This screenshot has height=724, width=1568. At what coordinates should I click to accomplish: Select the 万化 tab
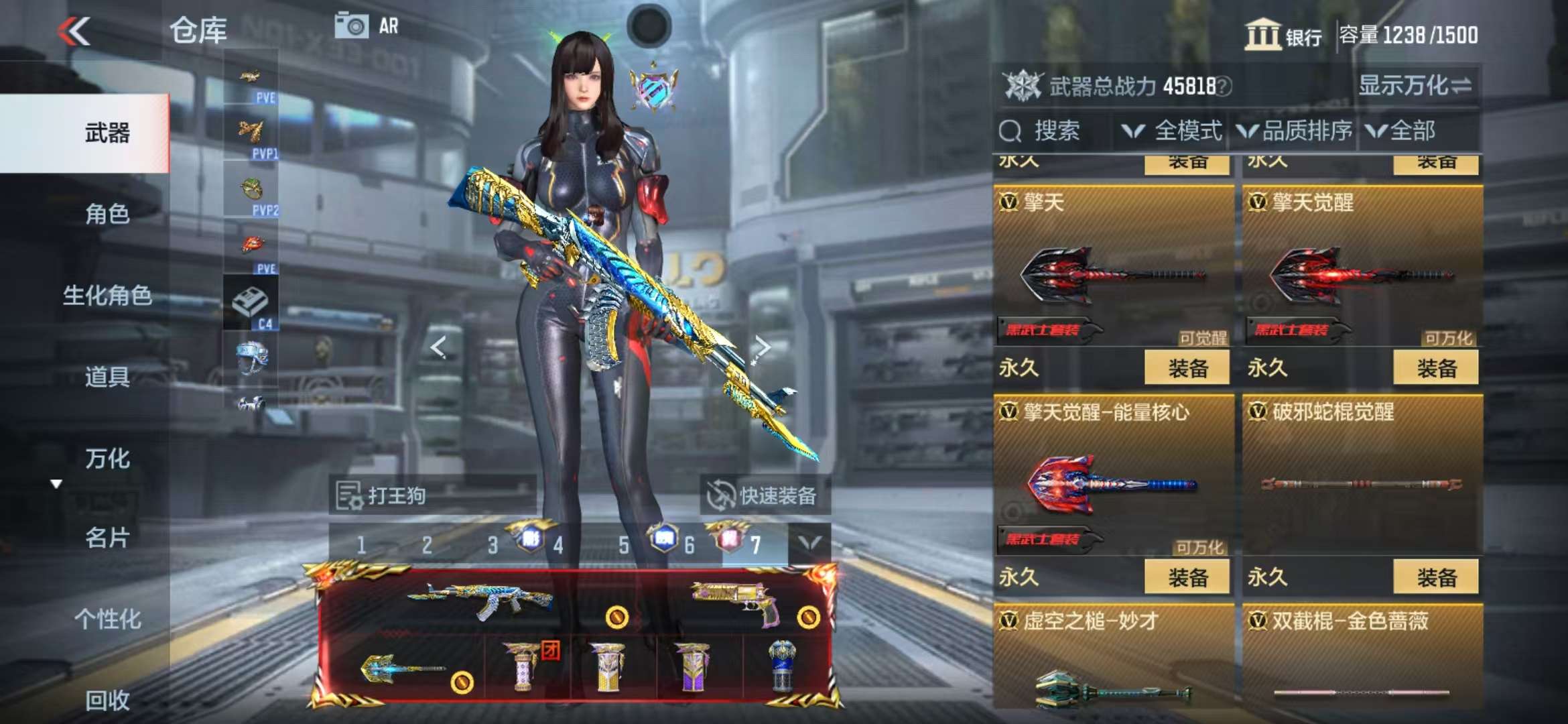pos(107,459)
